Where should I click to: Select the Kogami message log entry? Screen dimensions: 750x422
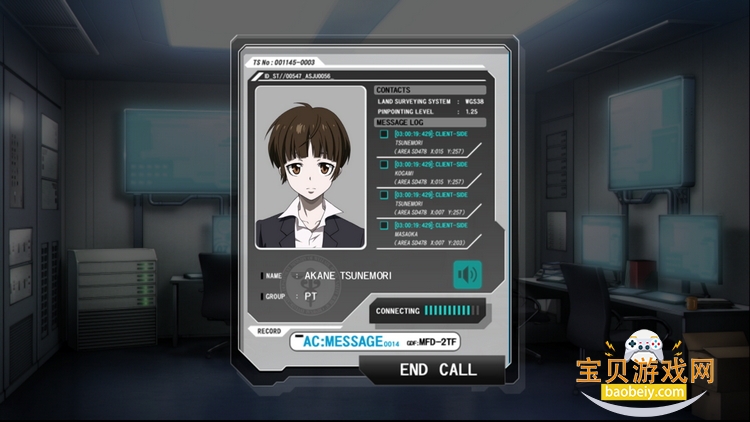click(432, 171)
